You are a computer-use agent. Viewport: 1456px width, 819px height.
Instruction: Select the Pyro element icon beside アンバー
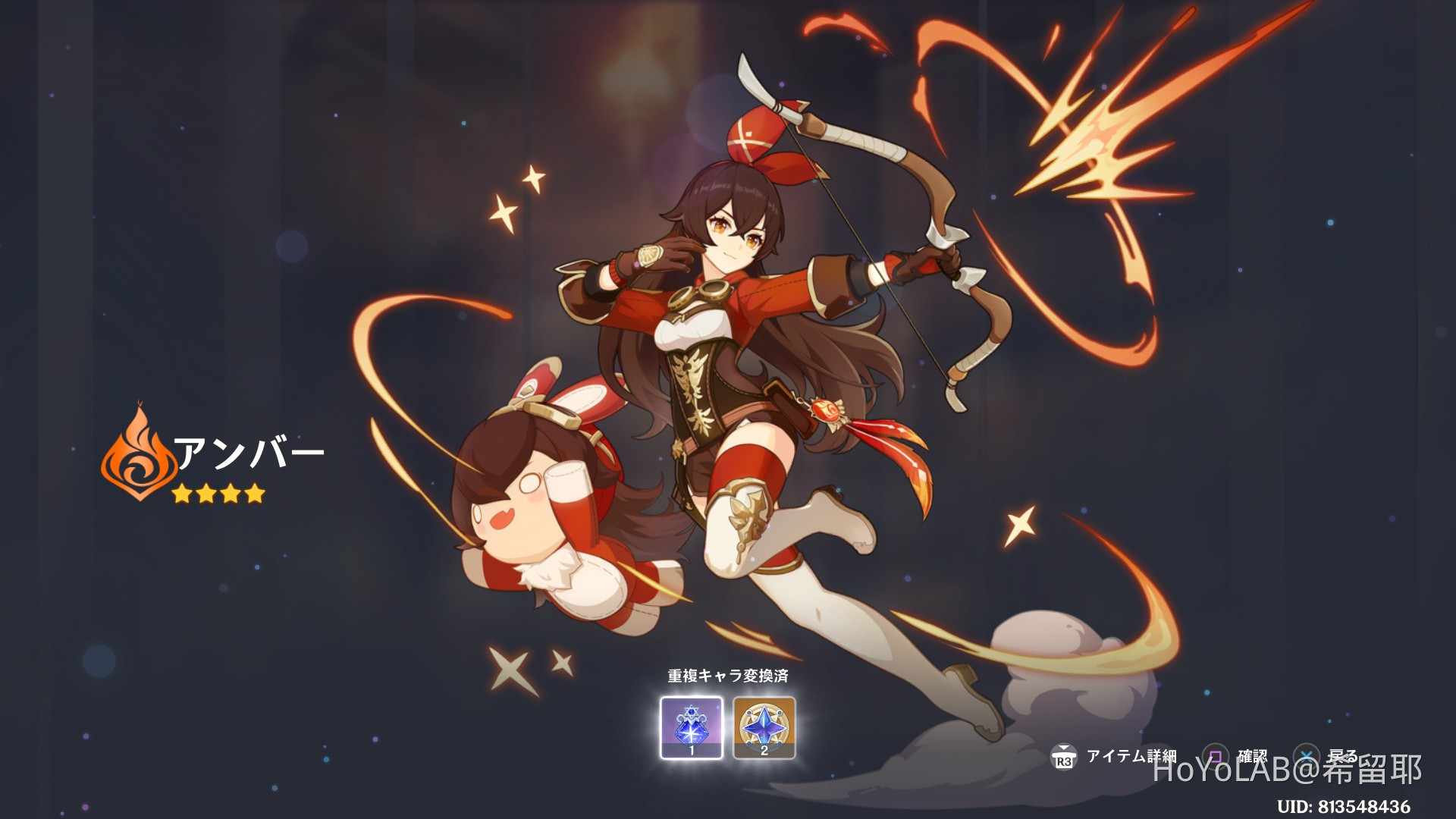pyautogui.click(x=139, y=460)
